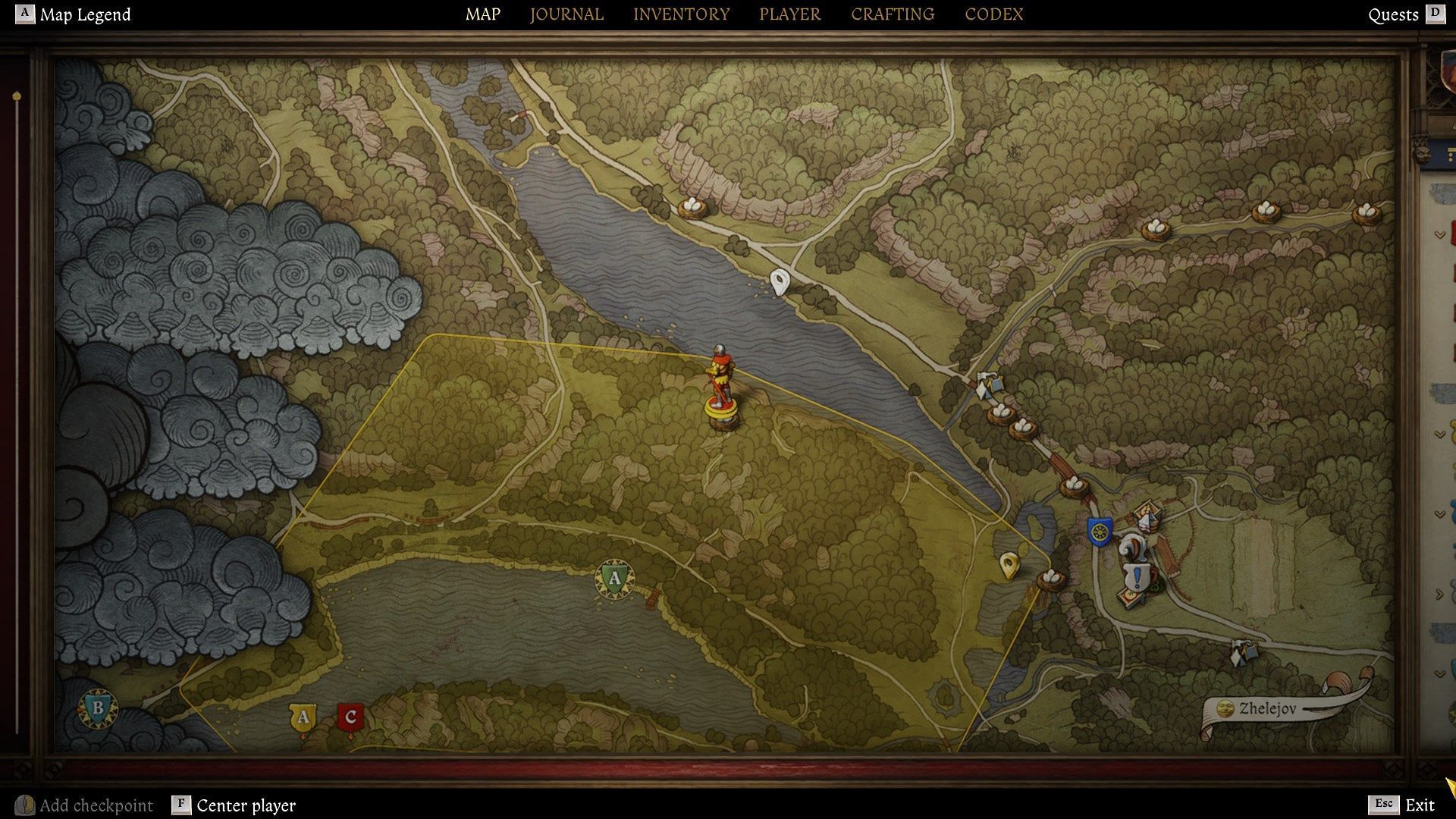Screen dimensions: 1456x819
Task: Select the Map tab
Action: (x=482, y=14)
